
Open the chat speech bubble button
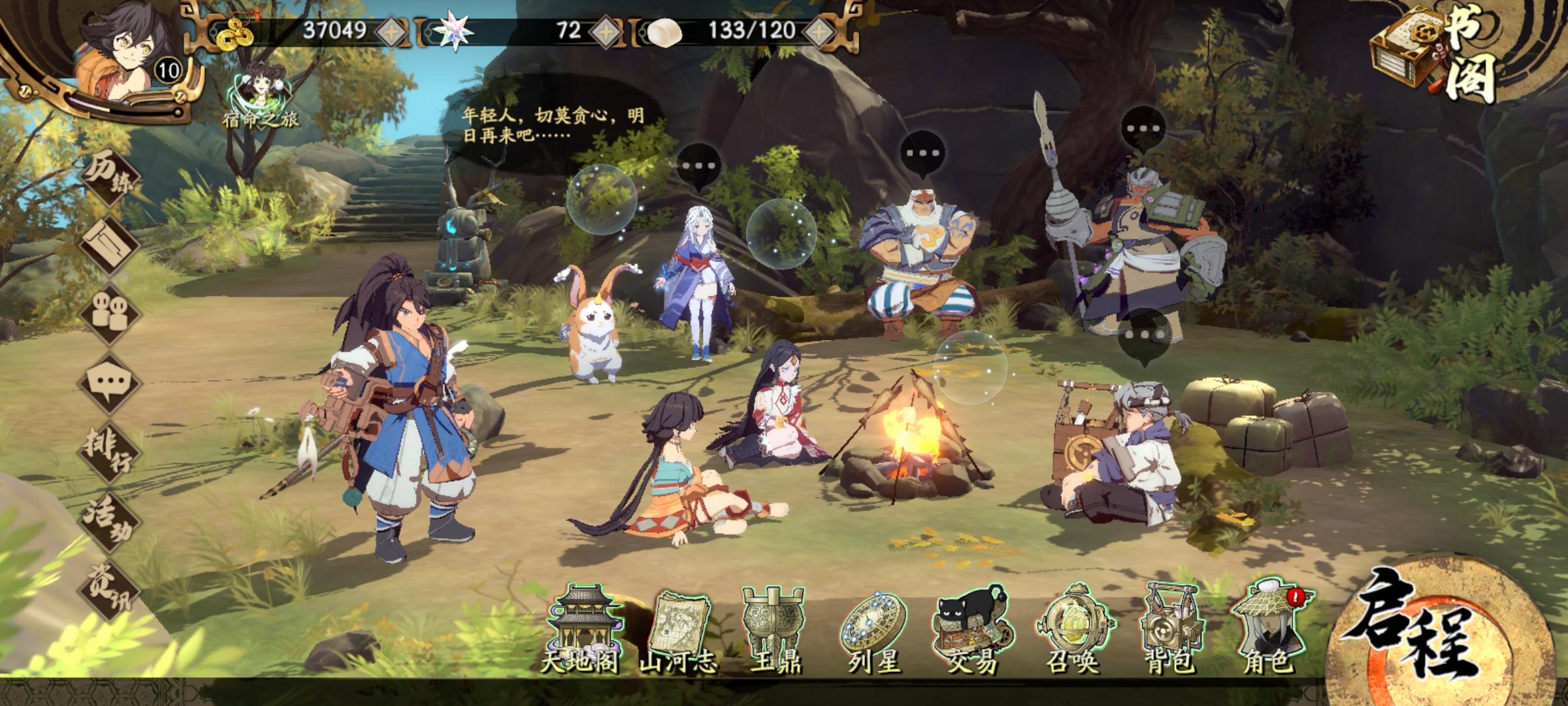[110, 382]
